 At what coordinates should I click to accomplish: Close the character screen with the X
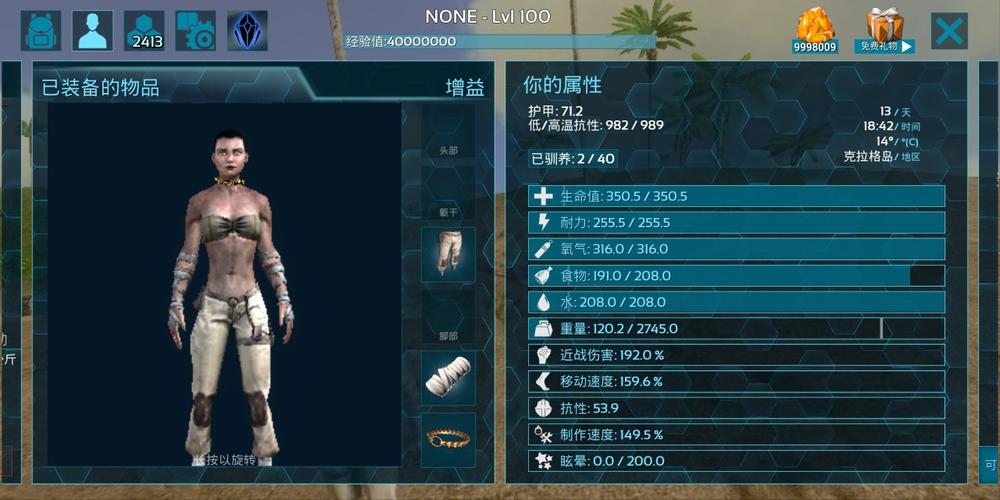pos(949,31)
